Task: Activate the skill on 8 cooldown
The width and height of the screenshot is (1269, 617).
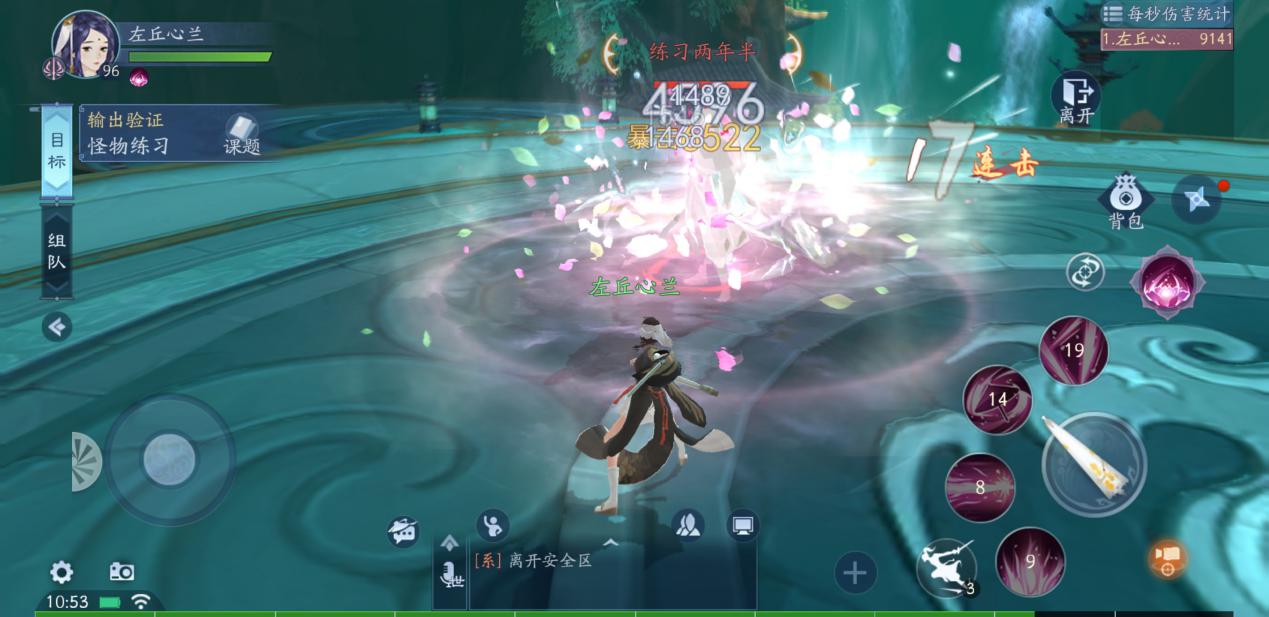Action: pos(980,487)
